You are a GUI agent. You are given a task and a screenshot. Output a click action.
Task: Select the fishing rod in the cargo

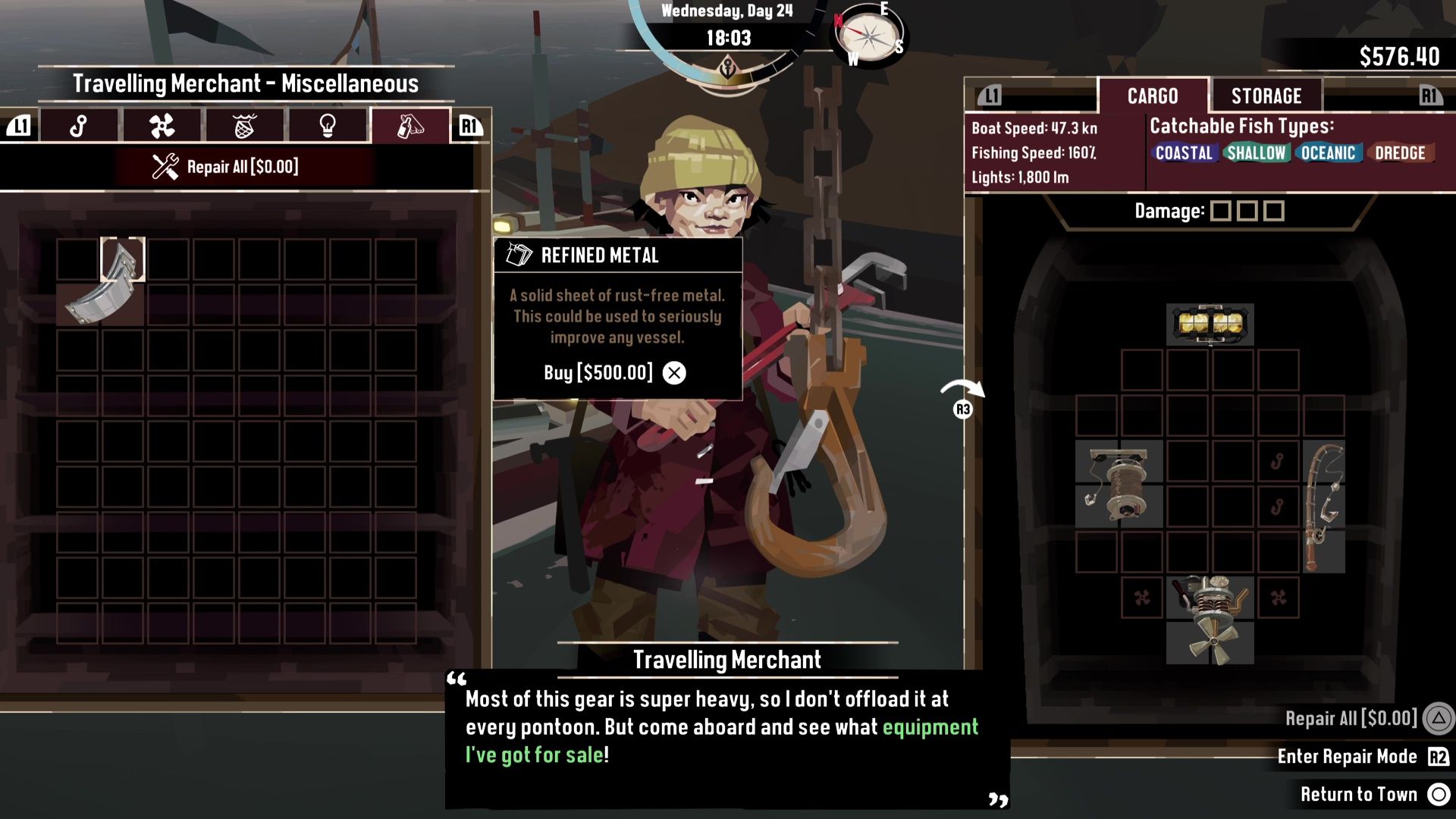coord(1323,506)
